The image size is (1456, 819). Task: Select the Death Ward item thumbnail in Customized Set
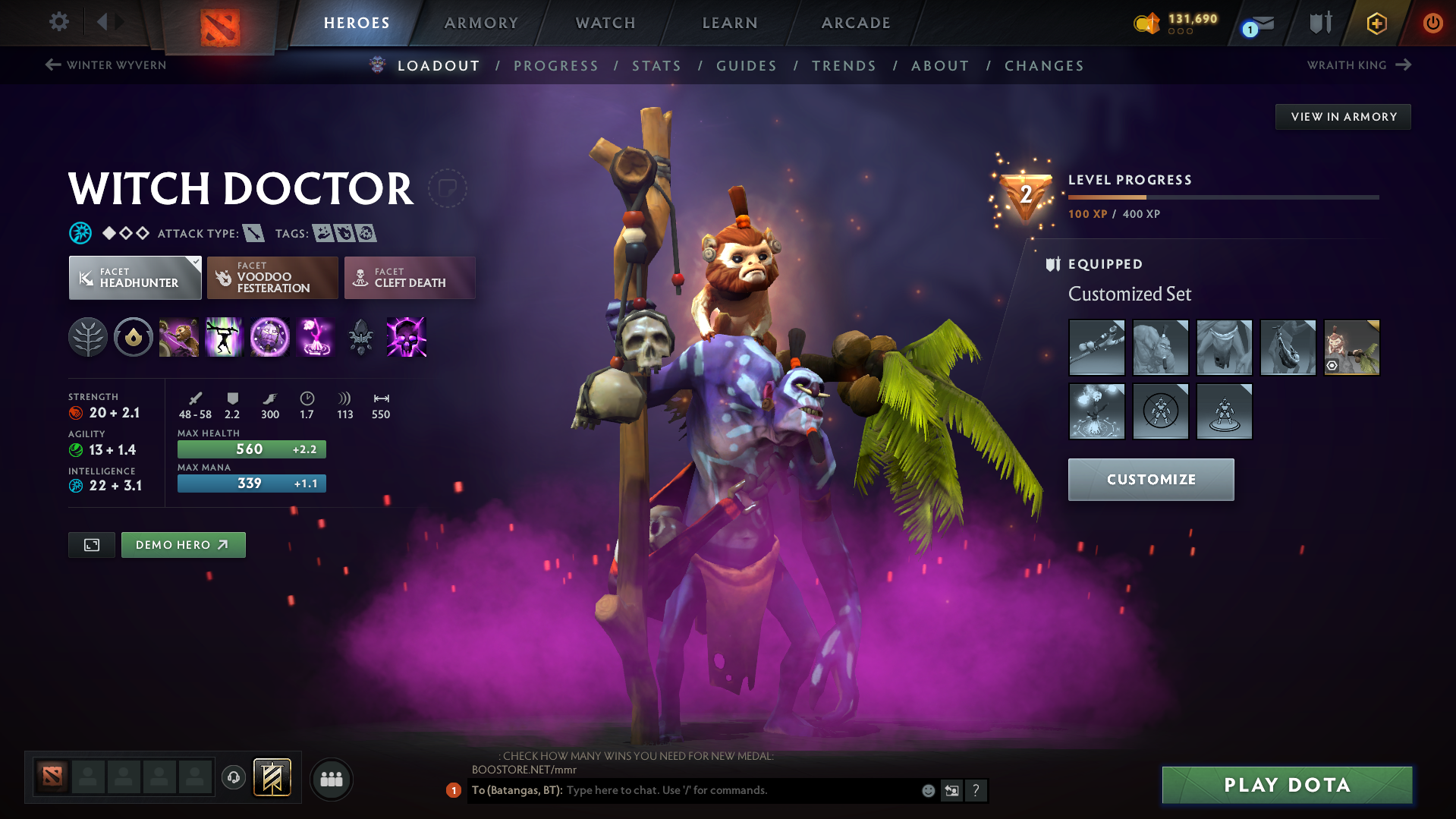(1097, 411)
